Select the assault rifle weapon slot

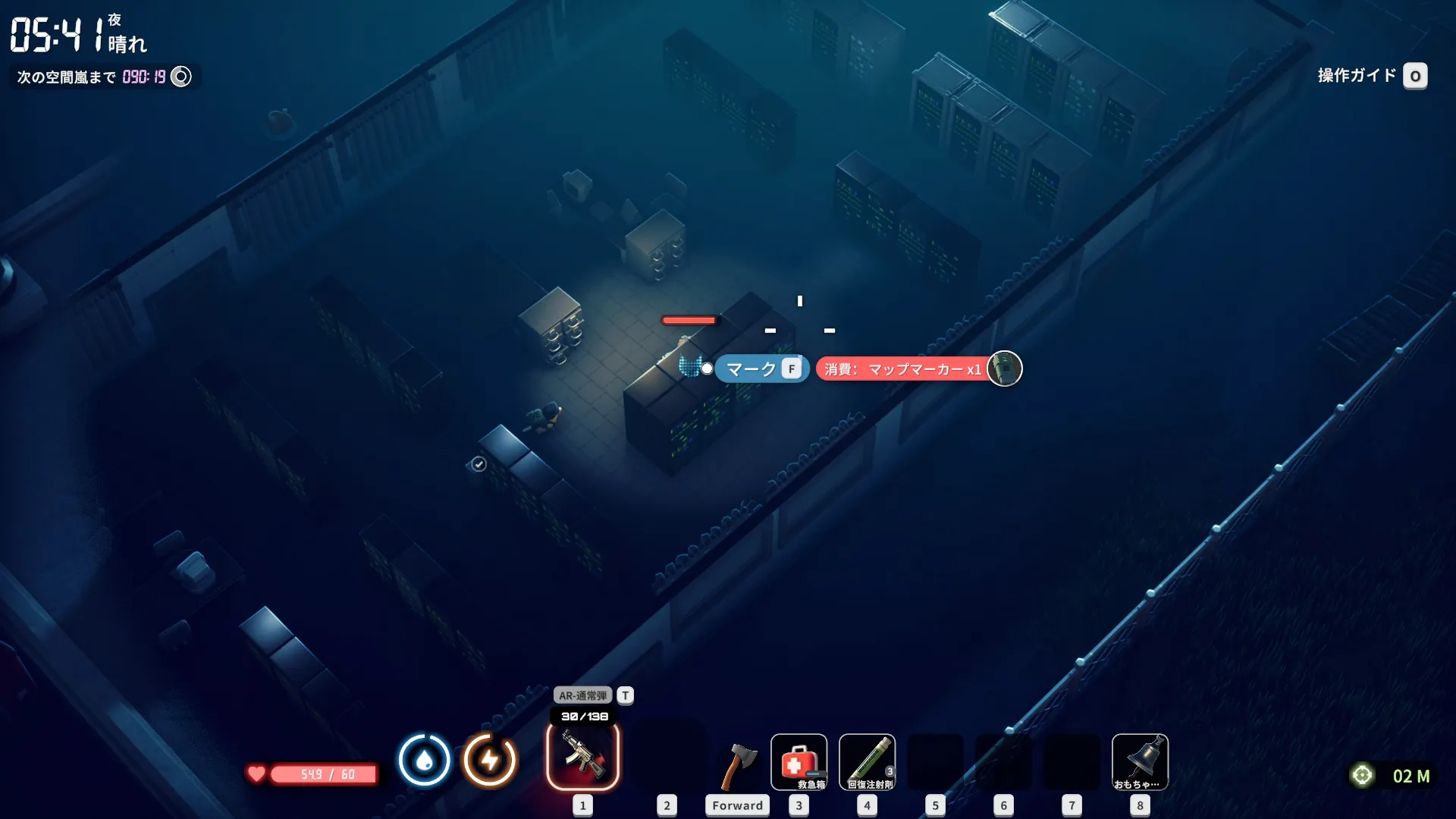[x=582, y=757]
